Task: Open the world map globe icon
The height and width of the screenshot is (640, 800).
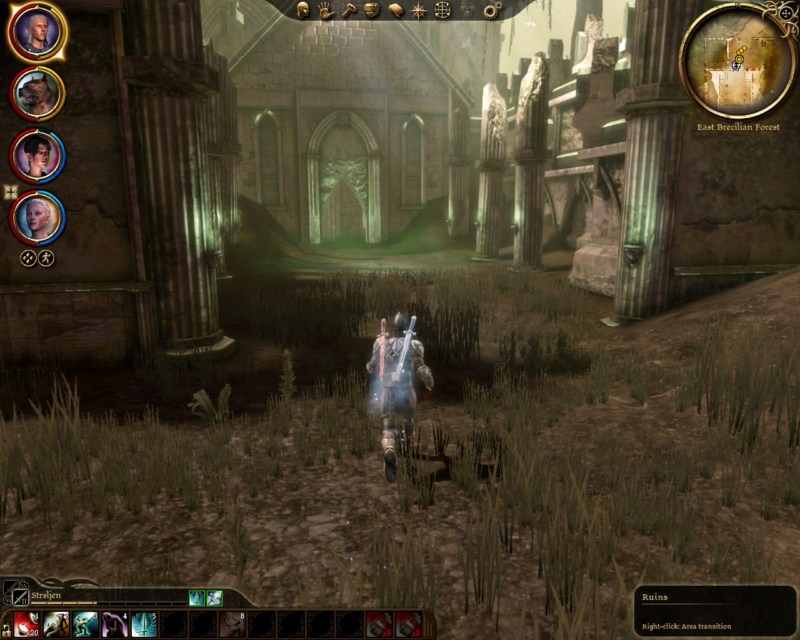Action: point(443,10)
